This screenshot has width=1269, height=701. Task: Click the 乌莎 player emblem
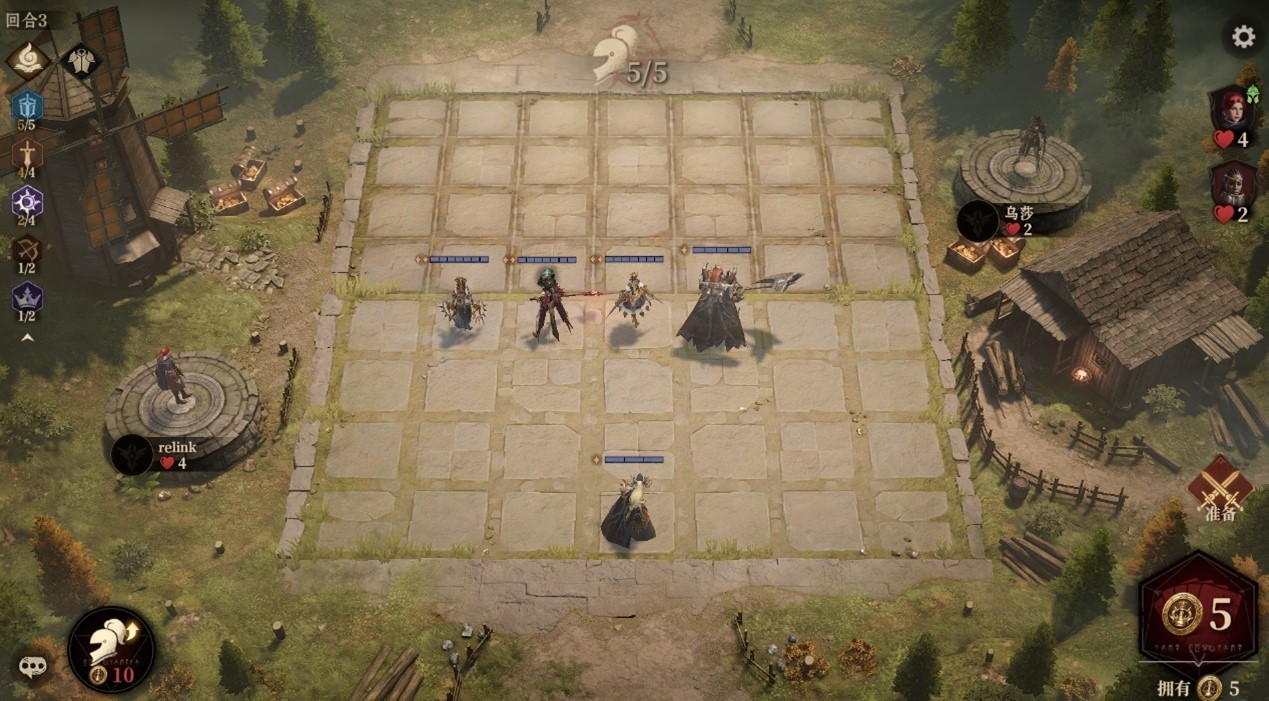point(977,220)
